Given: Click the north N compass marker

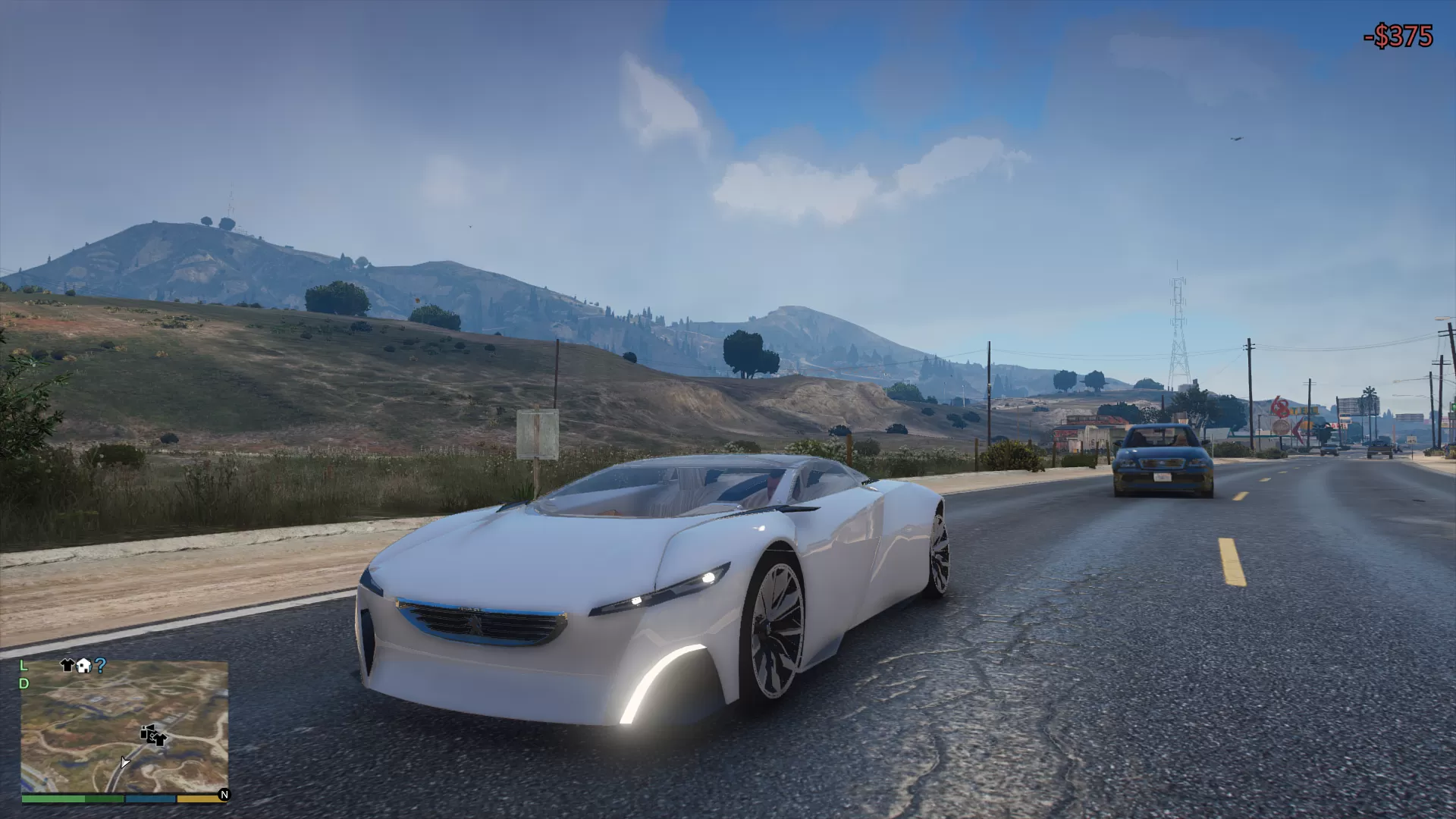Looking at the screenshot, I should click(x=224, y=795).
